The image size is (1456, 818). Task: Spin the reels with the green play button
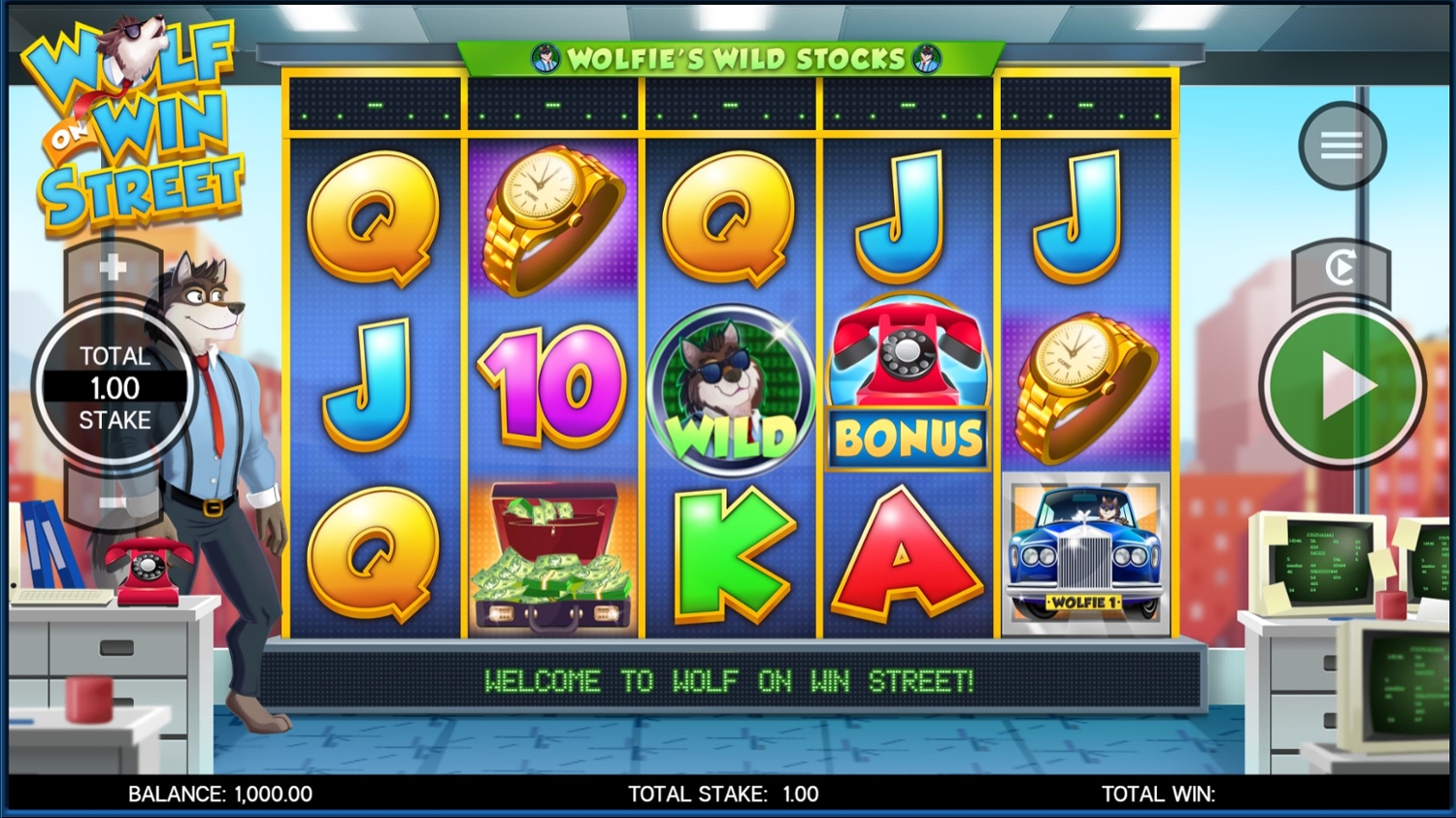click(x=1343, y=385)
